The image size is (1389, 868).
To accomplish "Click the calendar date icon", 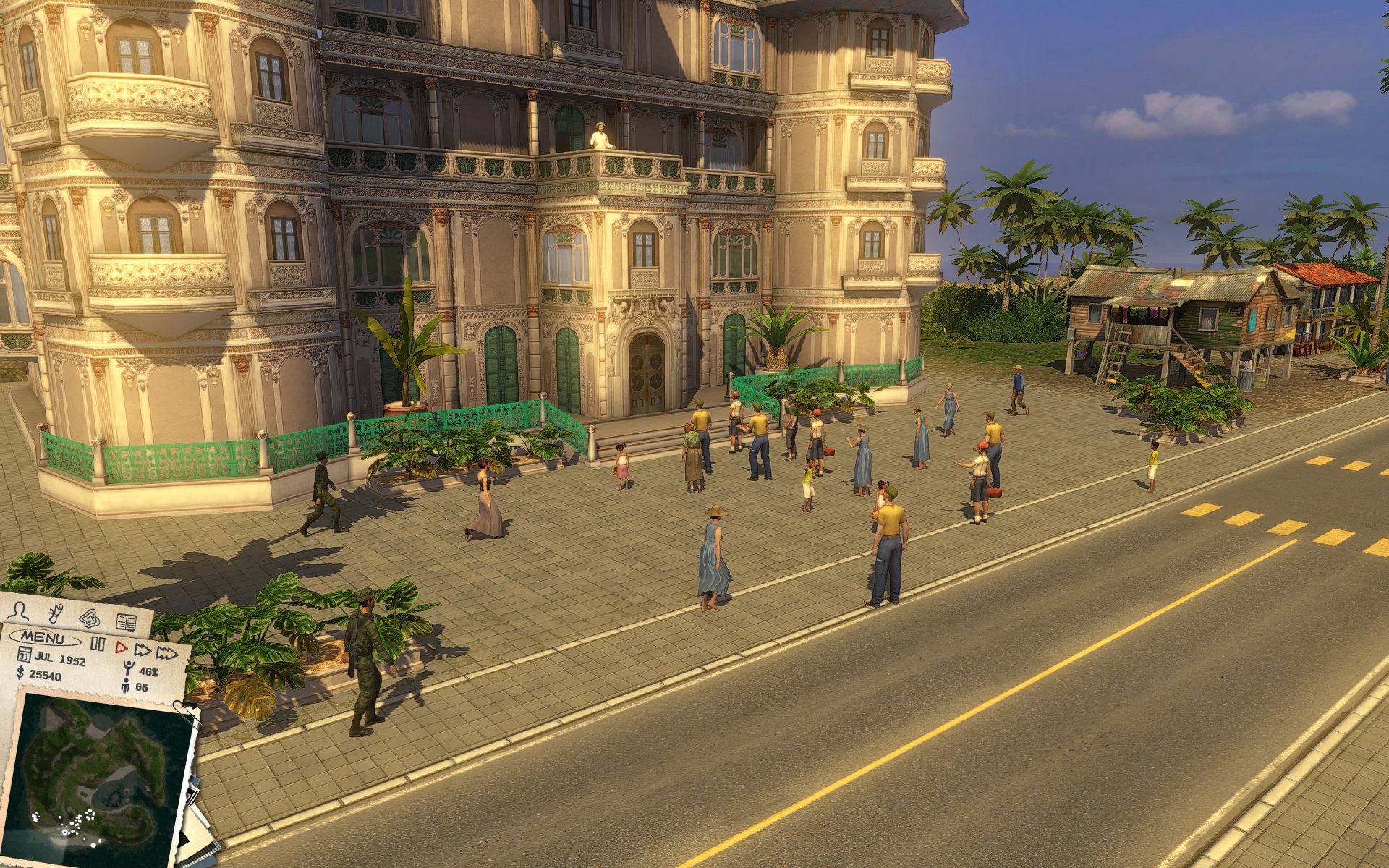I will pos(24,655).
